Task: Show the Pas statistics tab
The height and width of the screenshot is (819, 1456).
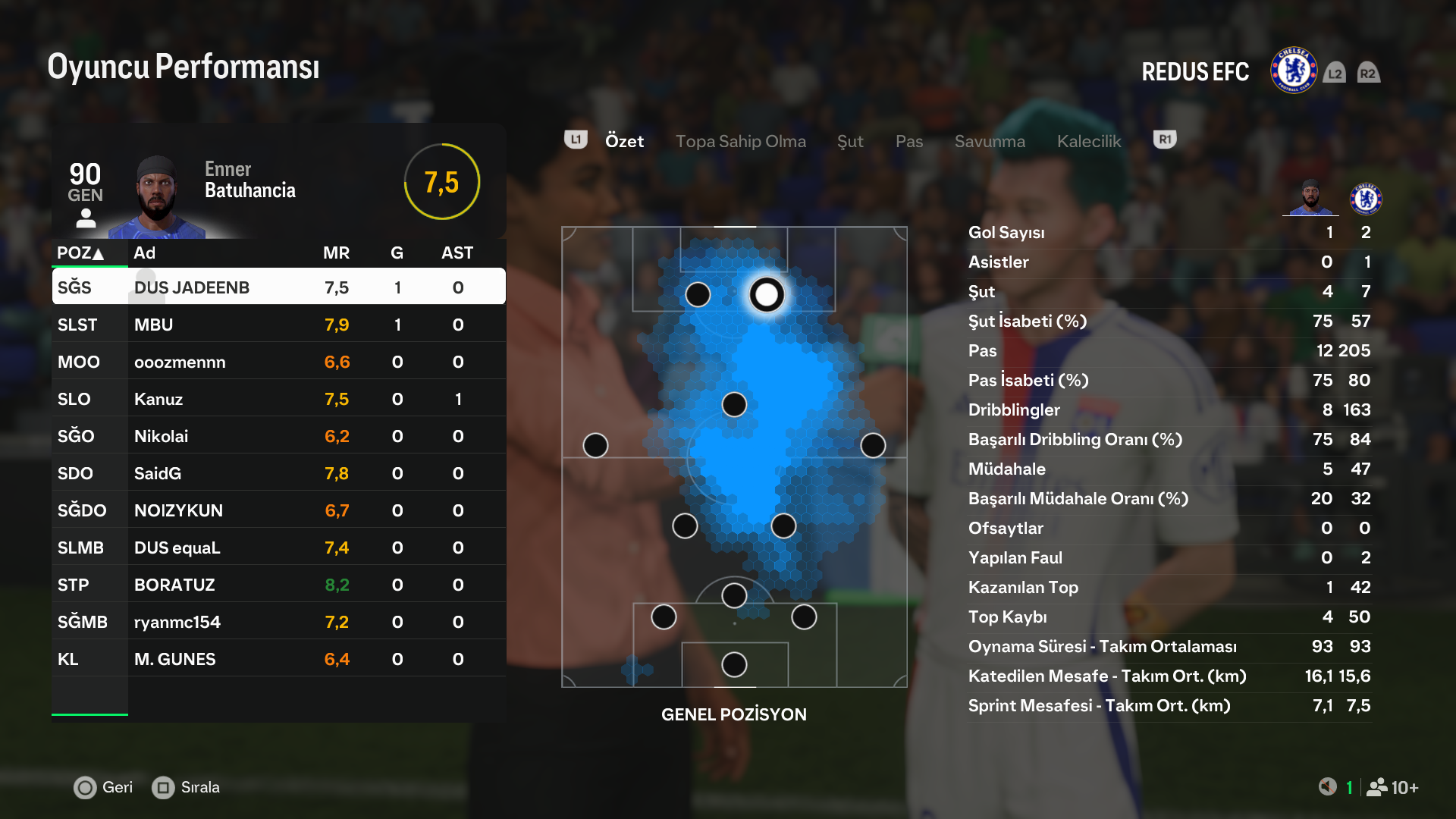Action: pos(908,141)
